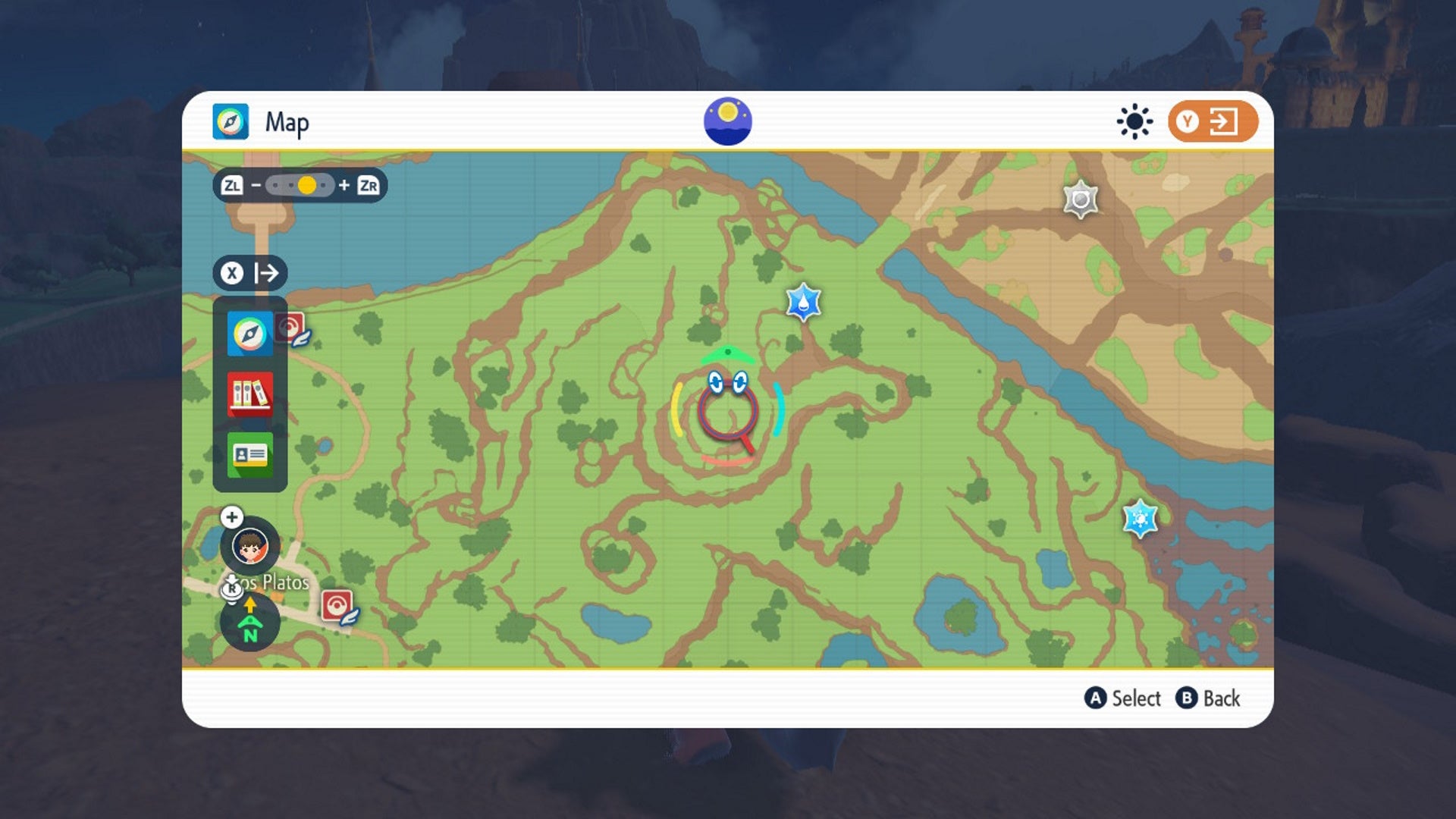Adjust the yellow zoom level slider

[306, 184]
